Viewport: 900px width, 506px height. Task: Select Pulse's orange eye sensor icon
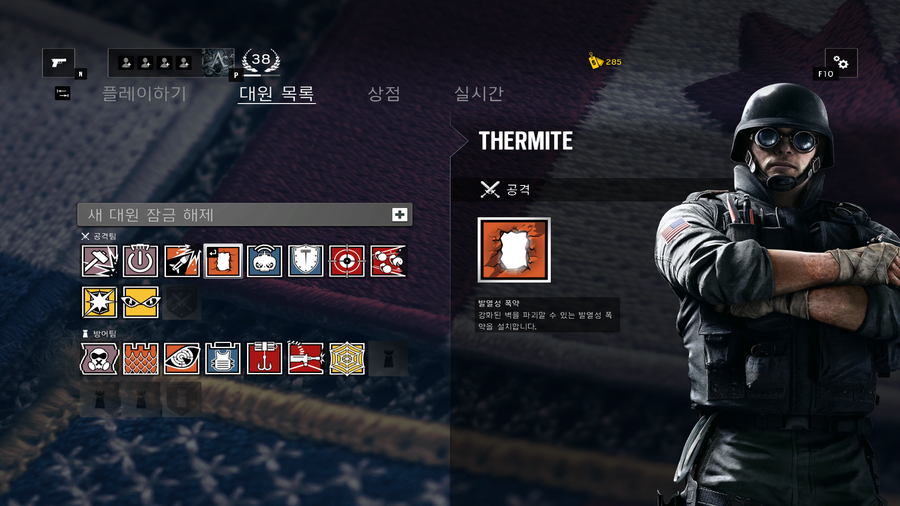182,358
